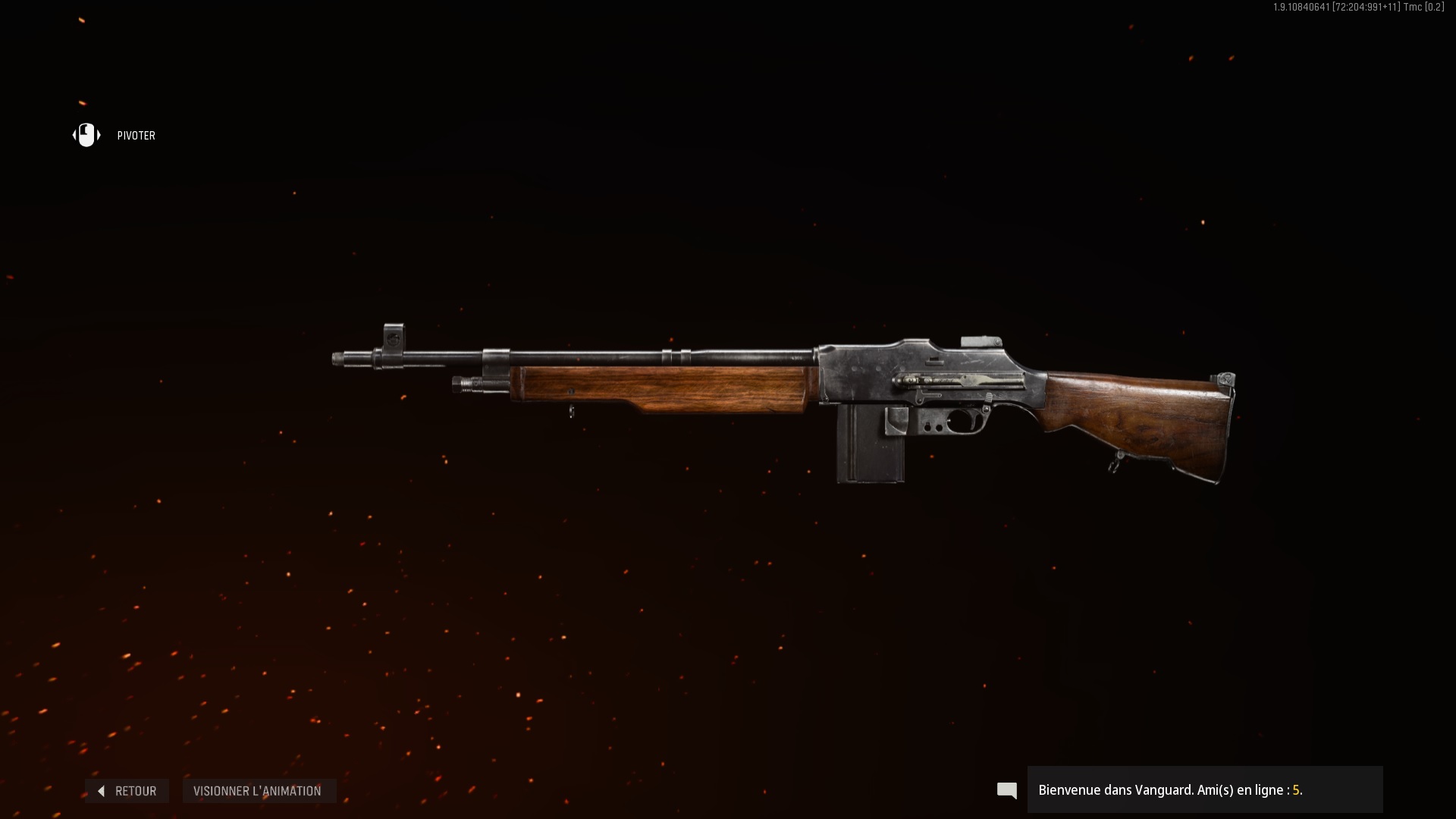The height and width of the screenshot is (819, 1456).
Task: Click the back arrow inside the RETOUR button
Action: point(102,791)
